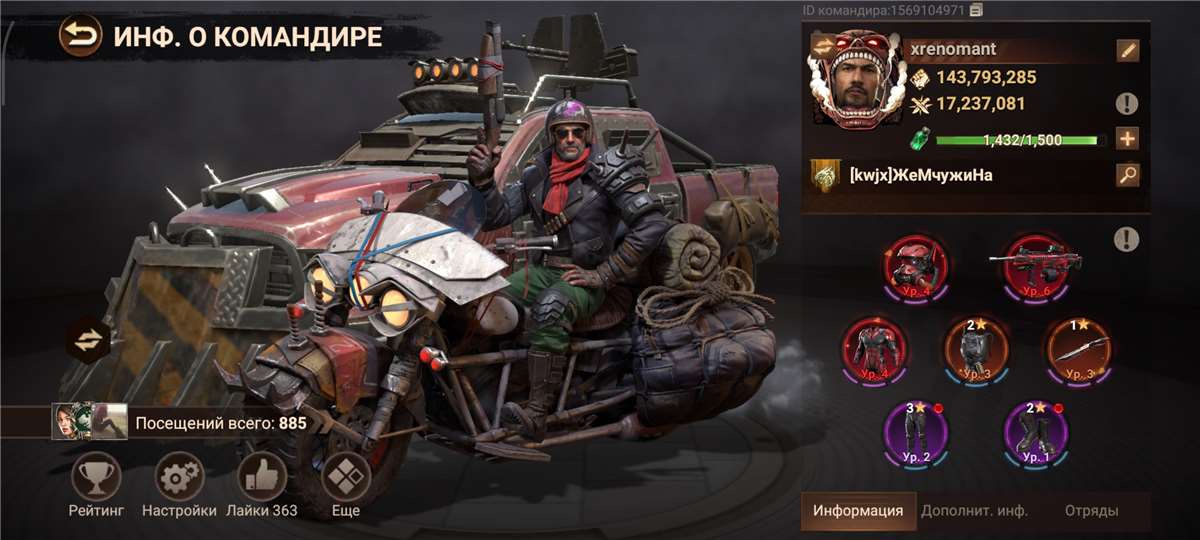Go back using the return arrow

coord(79,37)
